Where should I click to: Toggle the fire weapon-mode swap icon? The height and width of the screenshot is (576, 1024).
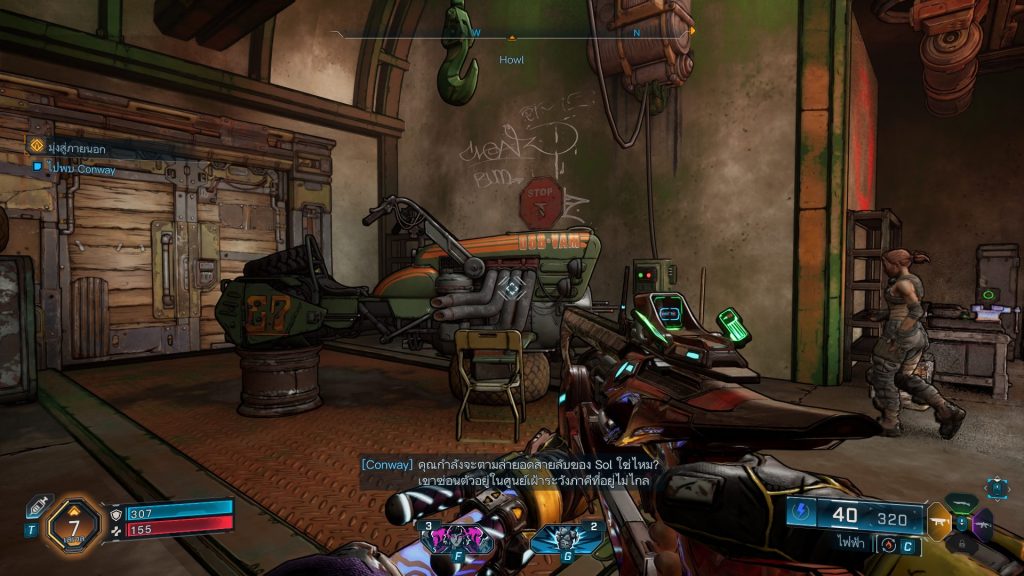point(885,544)
